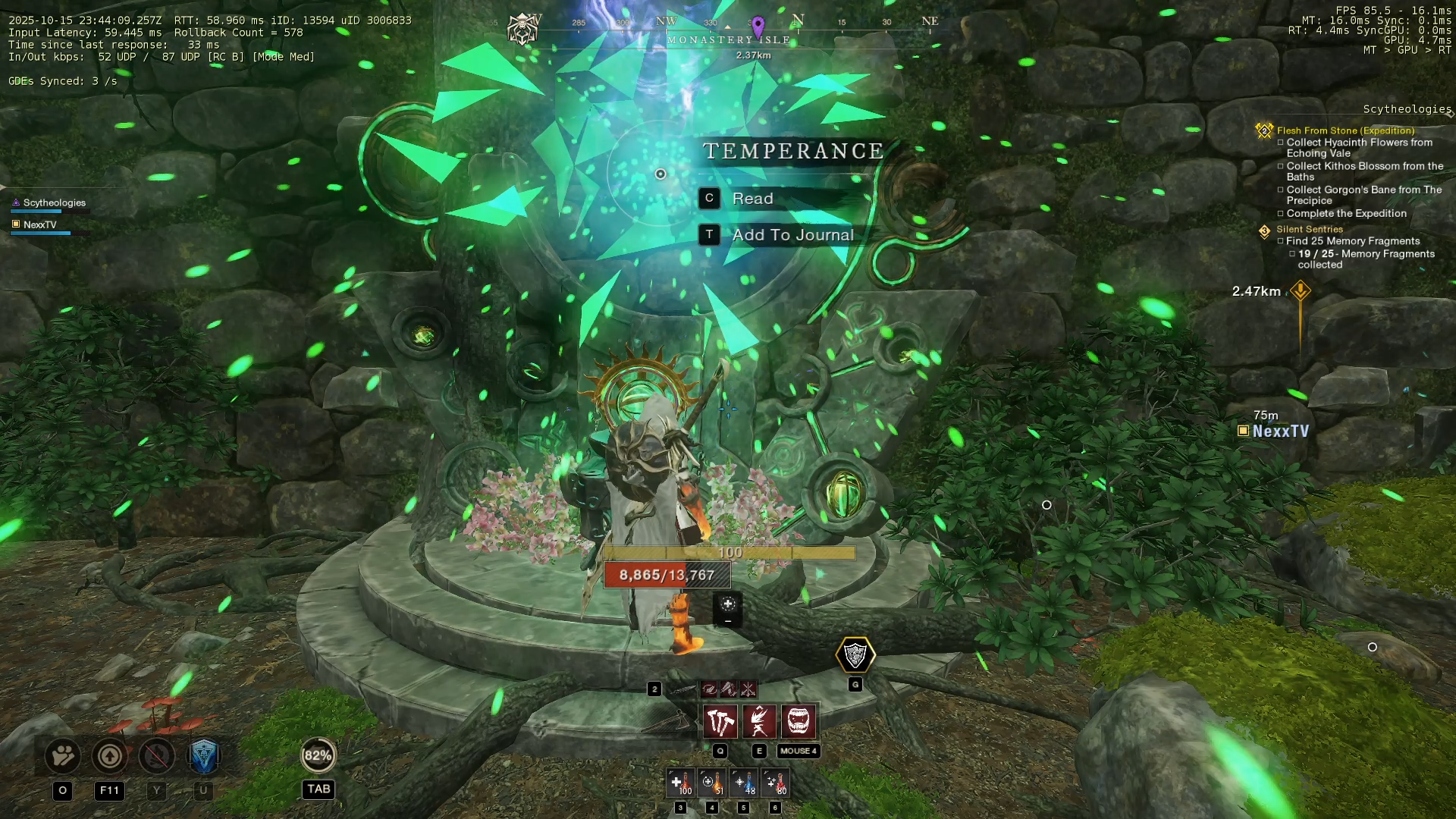Click the purple waypoint marker on compass
This screenshot has width=1456, height=819.
(758, 27)
